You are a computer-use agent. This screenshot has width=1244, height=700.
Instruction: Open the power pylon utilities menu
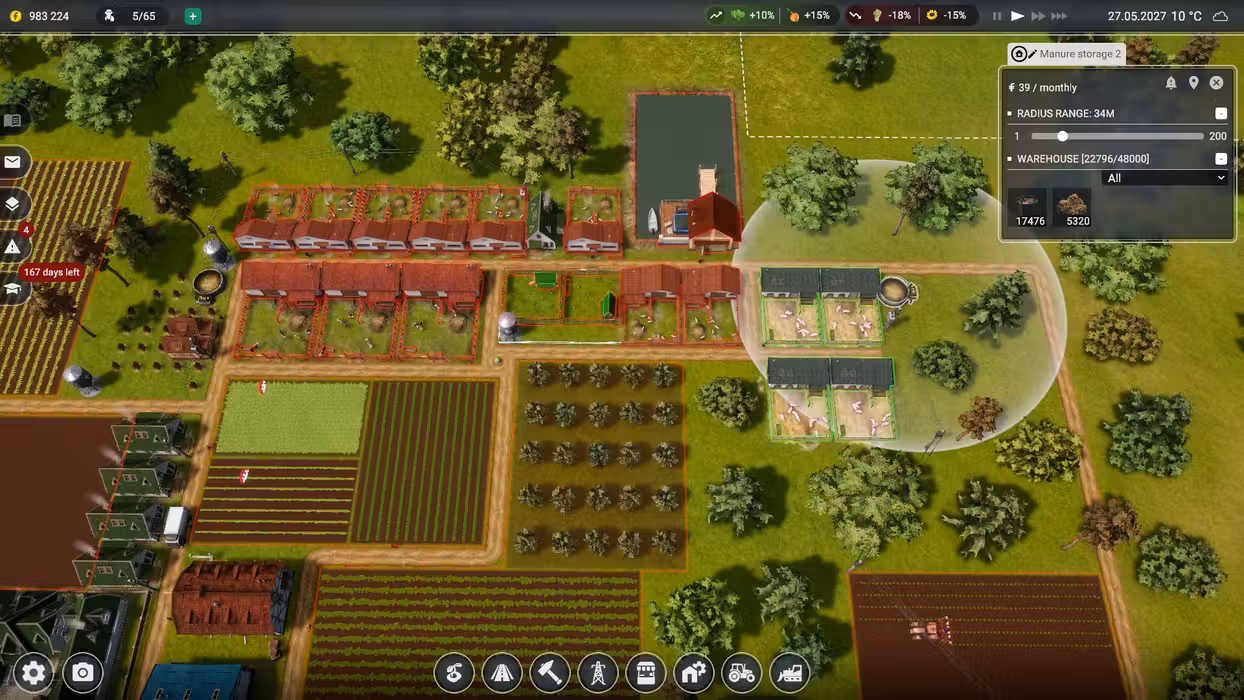point(598,673)
